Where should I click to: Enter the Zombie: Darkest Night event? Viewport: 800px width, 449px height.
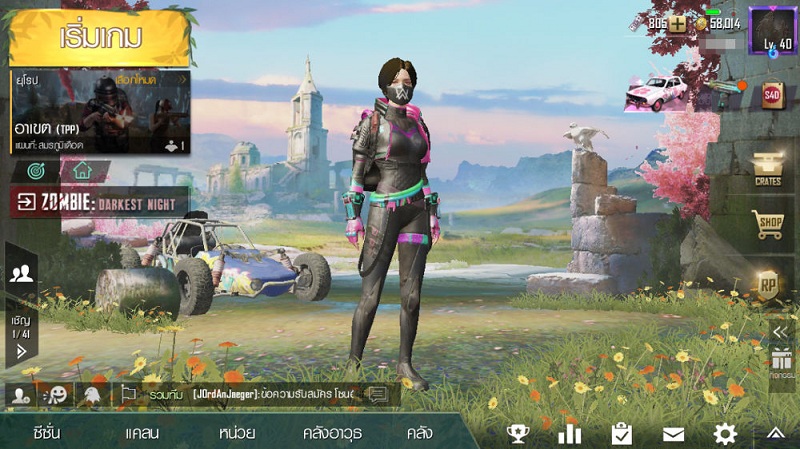pos(100,202)
